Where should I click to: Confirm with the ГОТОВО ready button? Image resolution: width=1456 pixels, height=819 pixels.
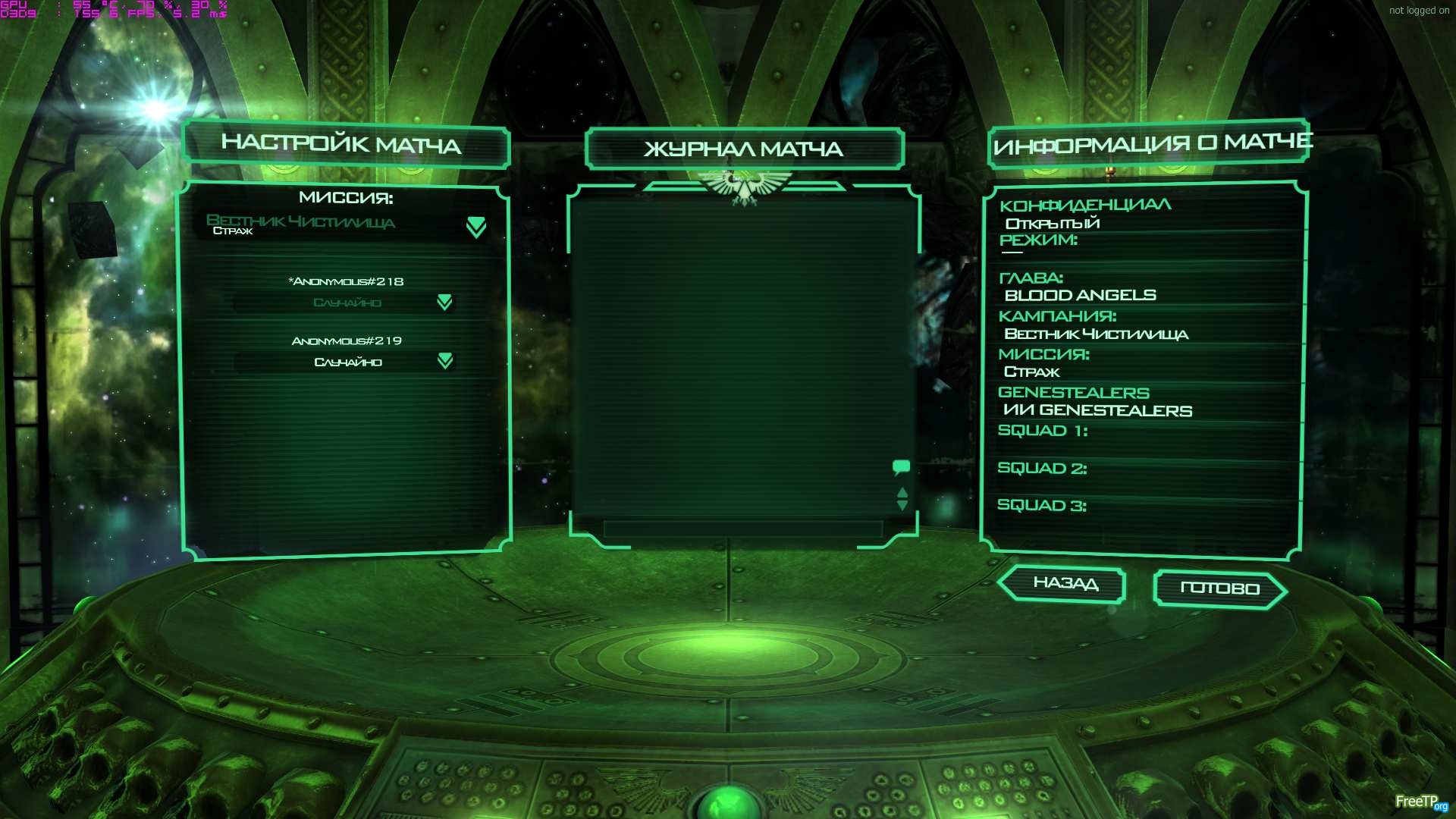[1219, 588]
